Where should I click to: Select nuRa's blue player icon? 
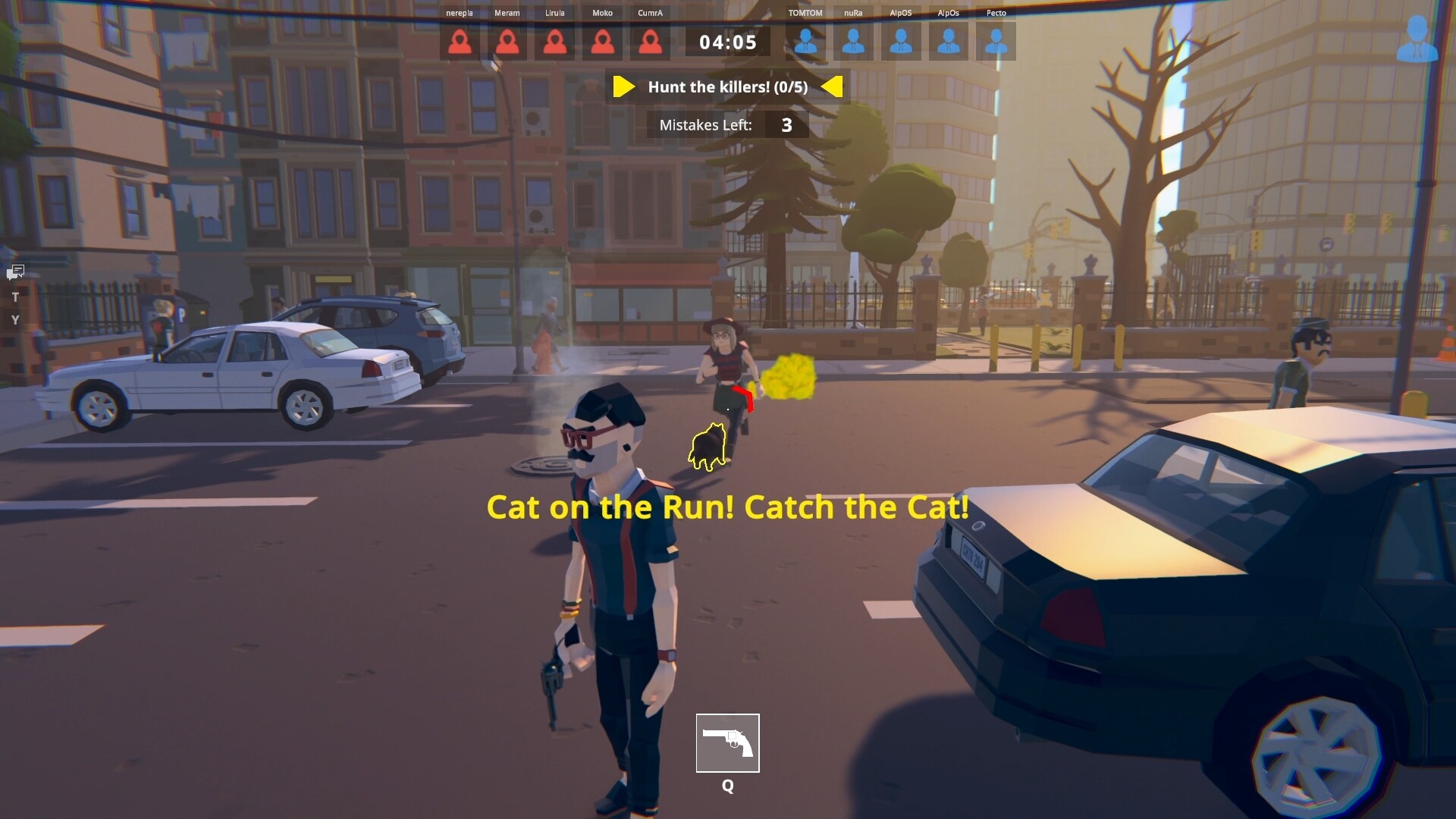click(x=853, y=42)
